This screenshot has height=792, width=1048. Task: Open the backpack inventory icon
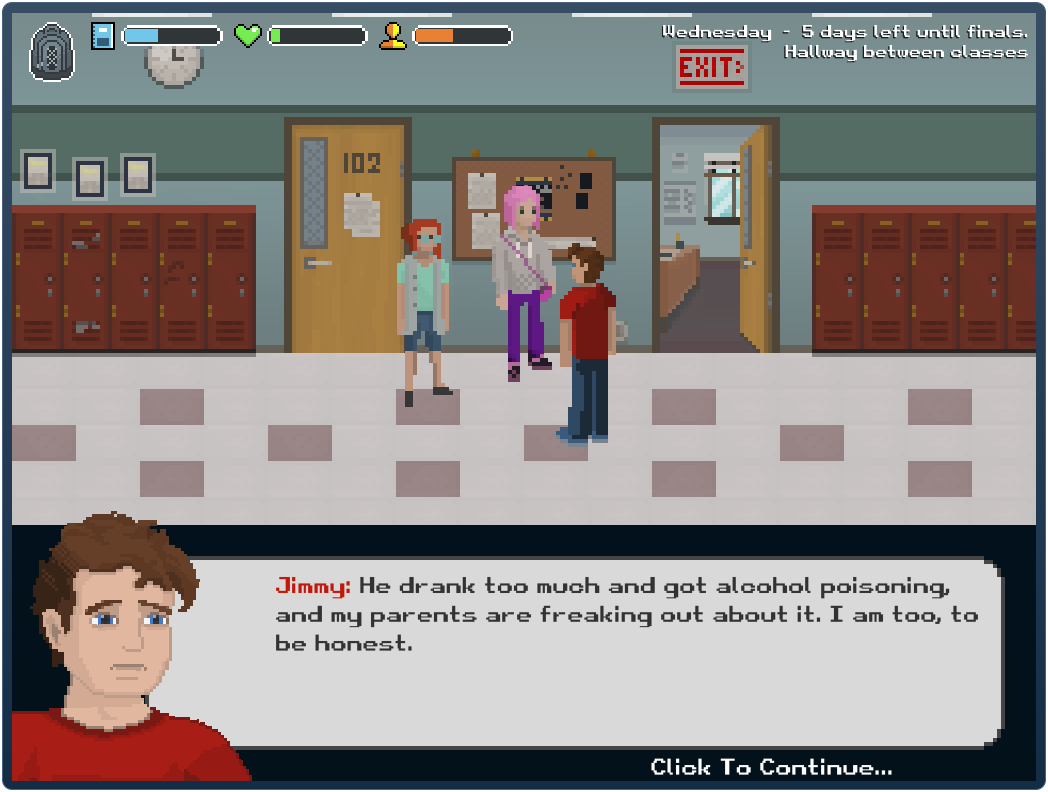pos(51,51)
